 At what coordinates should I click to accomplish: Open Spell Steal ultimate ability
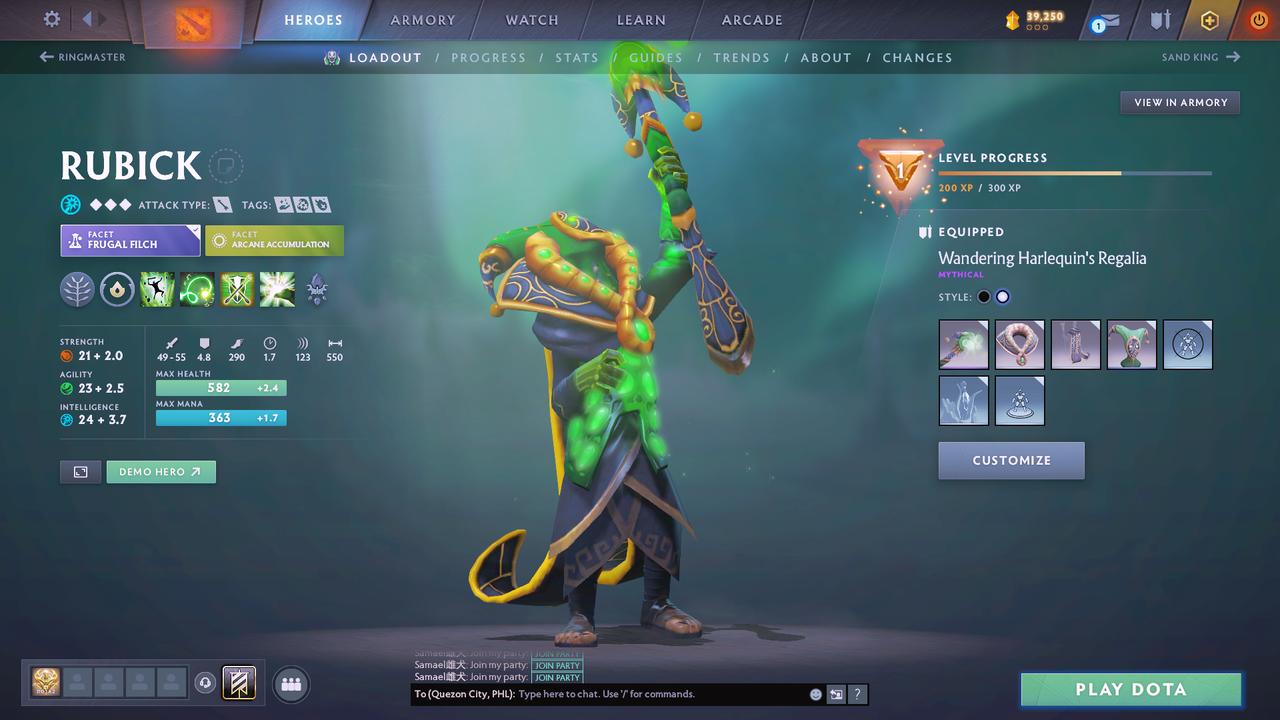[276, 290]
